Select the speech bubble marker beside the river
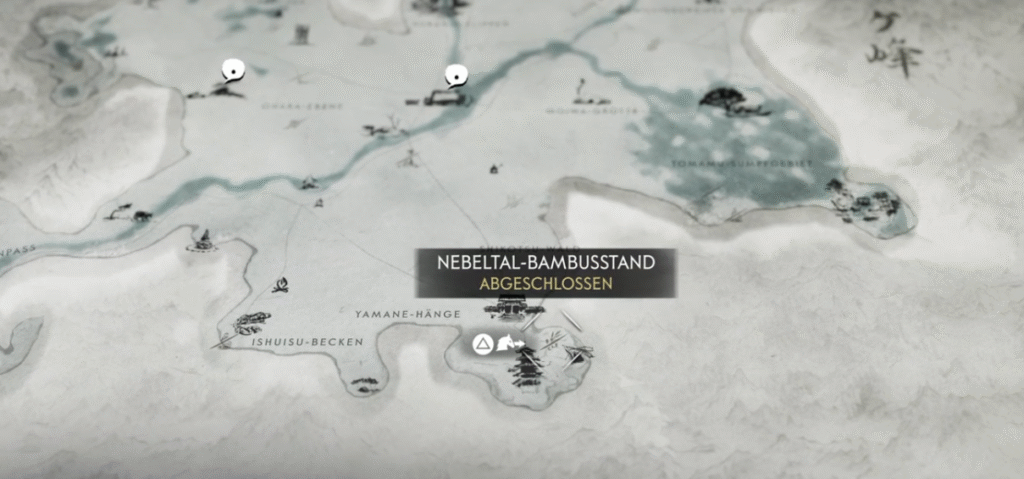 click(x=456, y=75)
